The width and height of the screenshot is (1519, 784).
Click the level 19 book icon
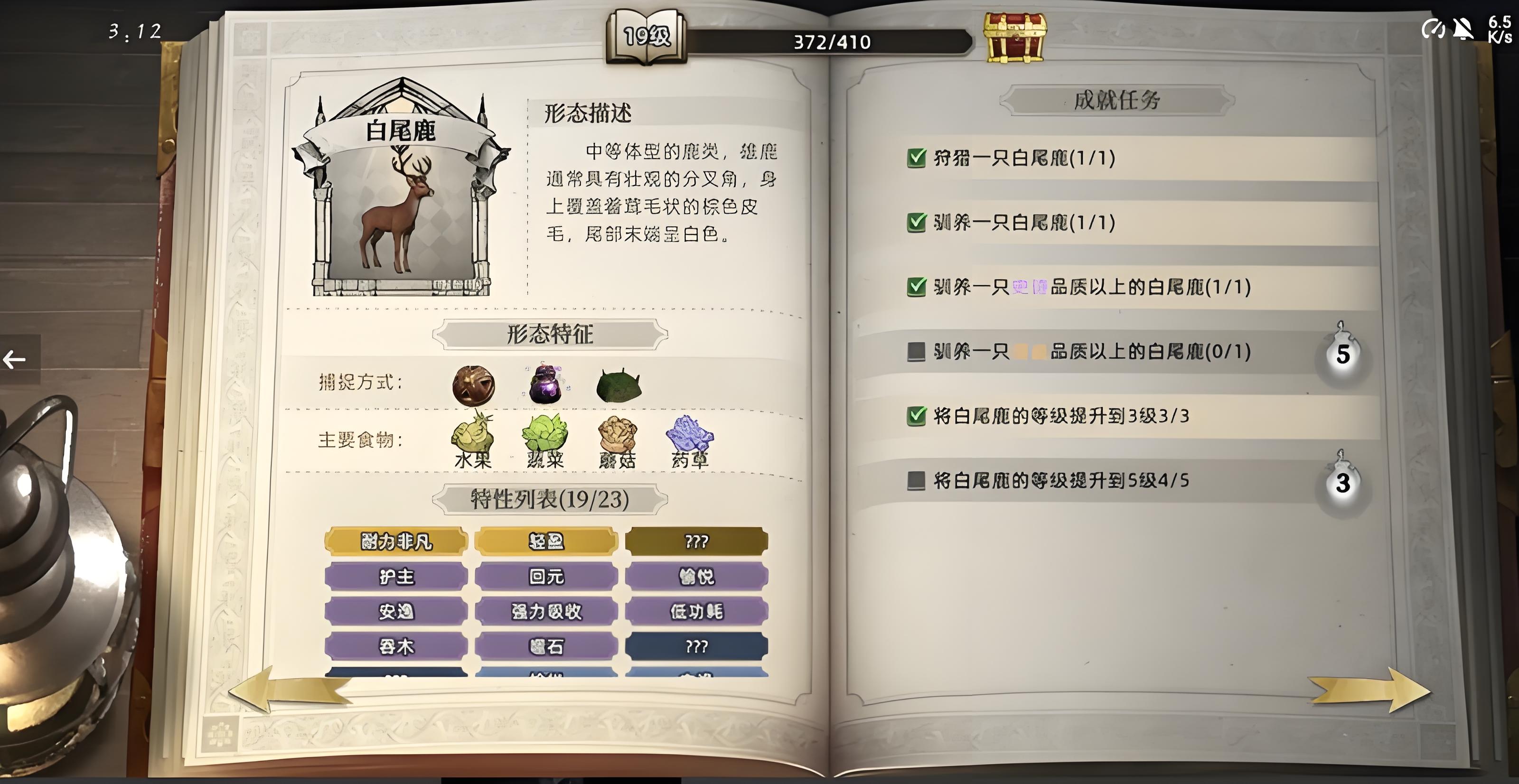click(646, 37)
